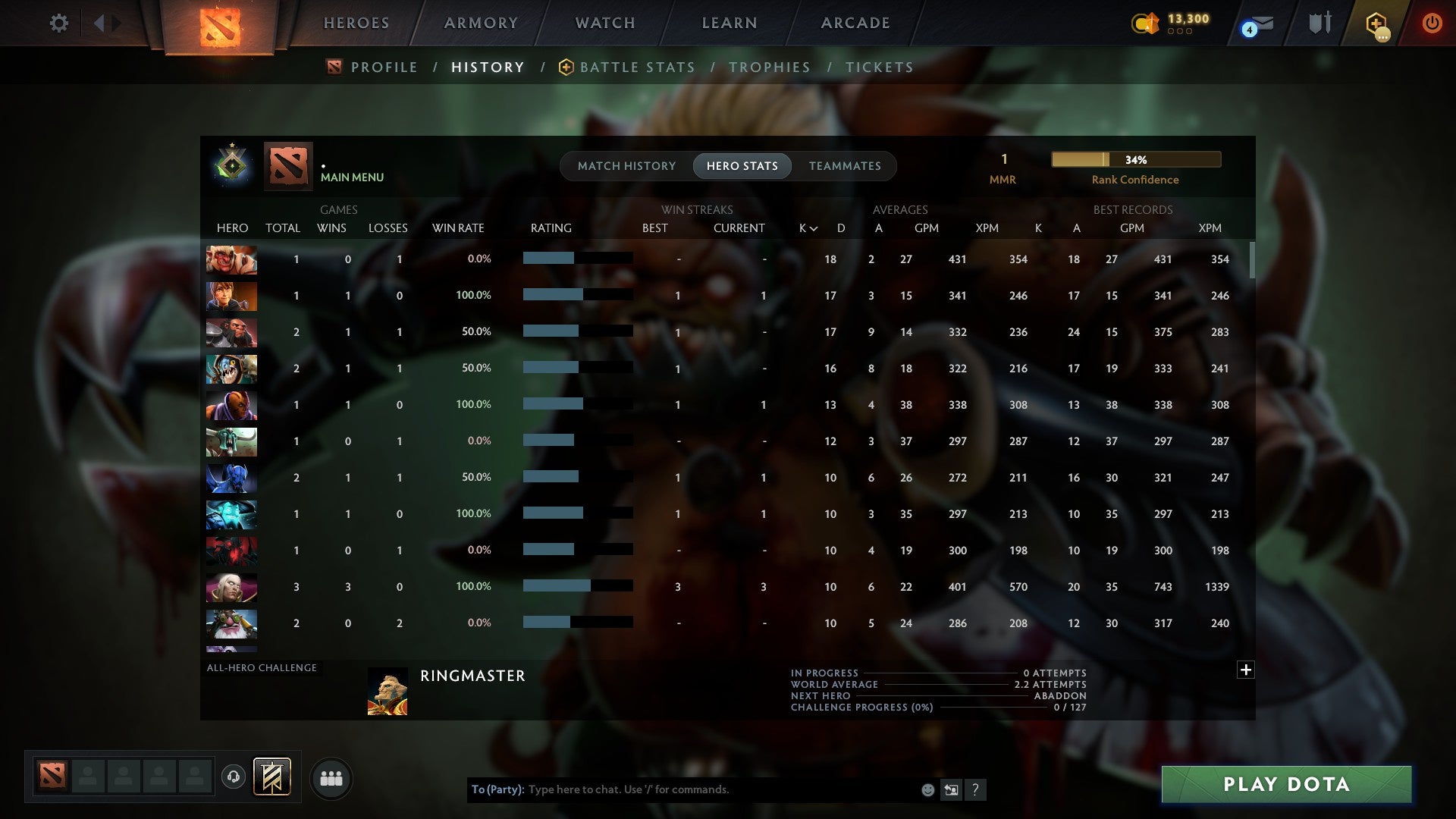Open the emoticon picker in chat bar
The width and height of the screenshot is (1456, 819).
coord(927,789)
